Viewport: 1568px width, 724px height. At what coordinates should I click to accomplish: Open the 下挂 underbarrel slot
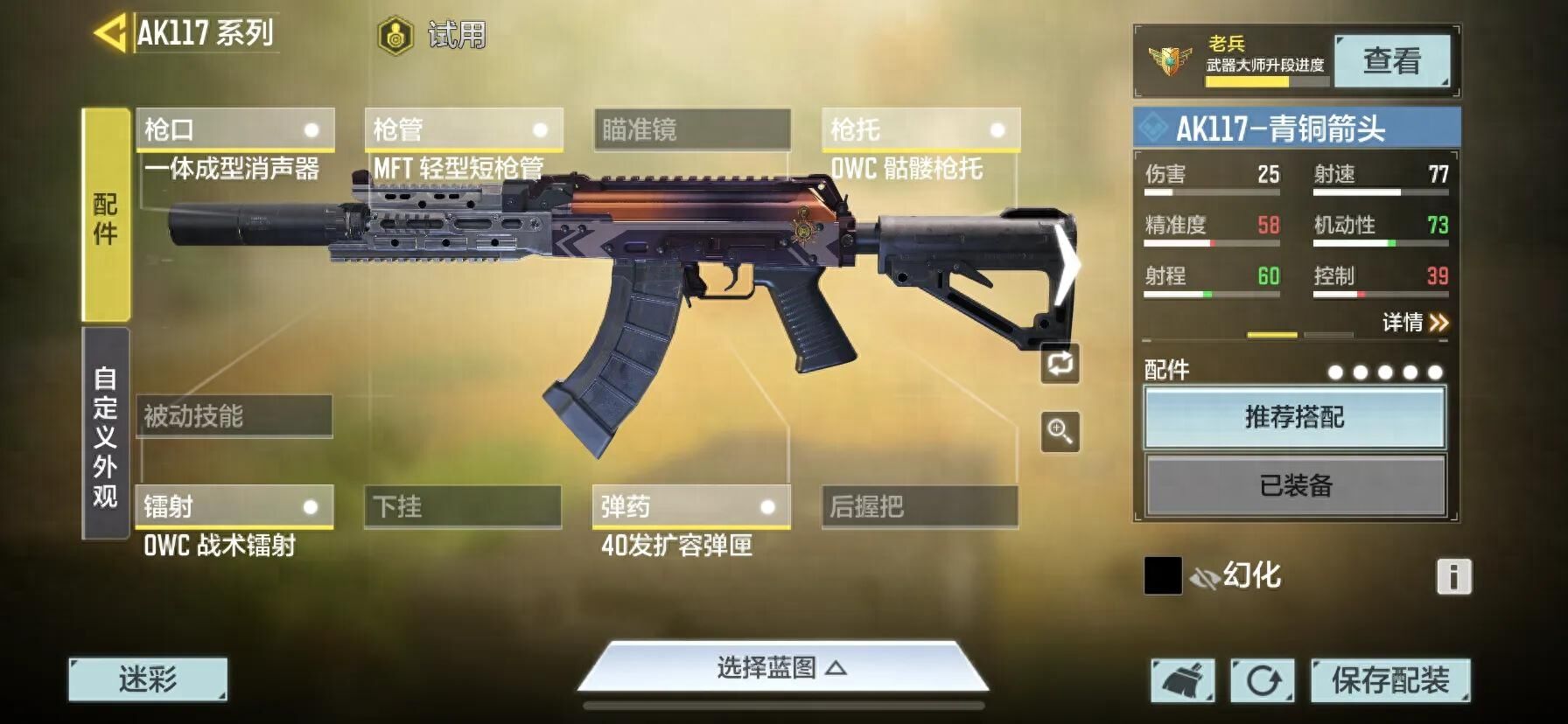(x=463, y=506)
